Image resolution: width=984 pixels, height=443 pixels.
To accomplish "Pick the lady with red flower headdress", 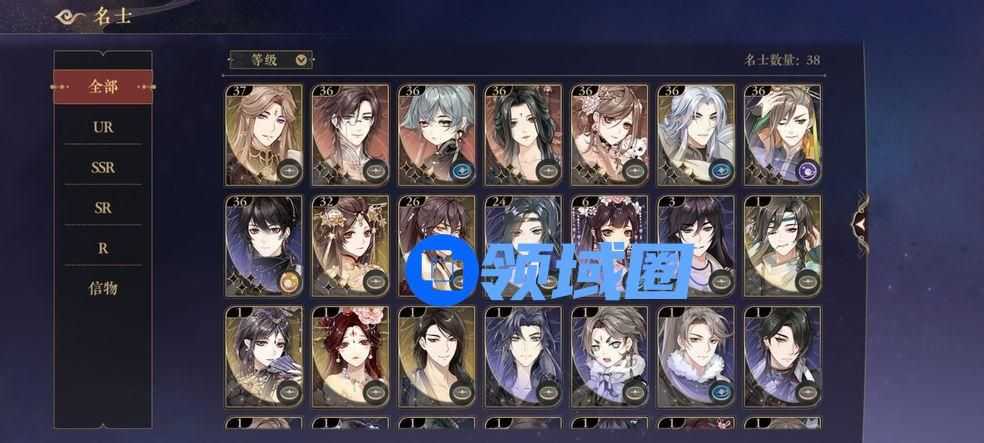I will (x=350, y=357).
